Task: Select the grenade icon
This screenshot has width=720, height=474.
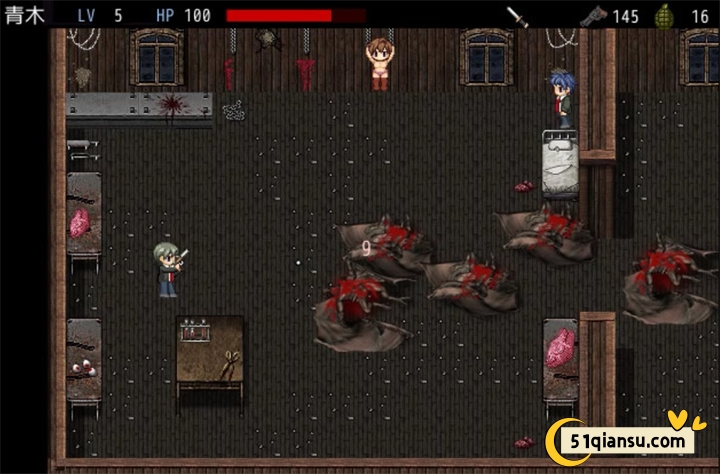Action: (x=663, y=16)
